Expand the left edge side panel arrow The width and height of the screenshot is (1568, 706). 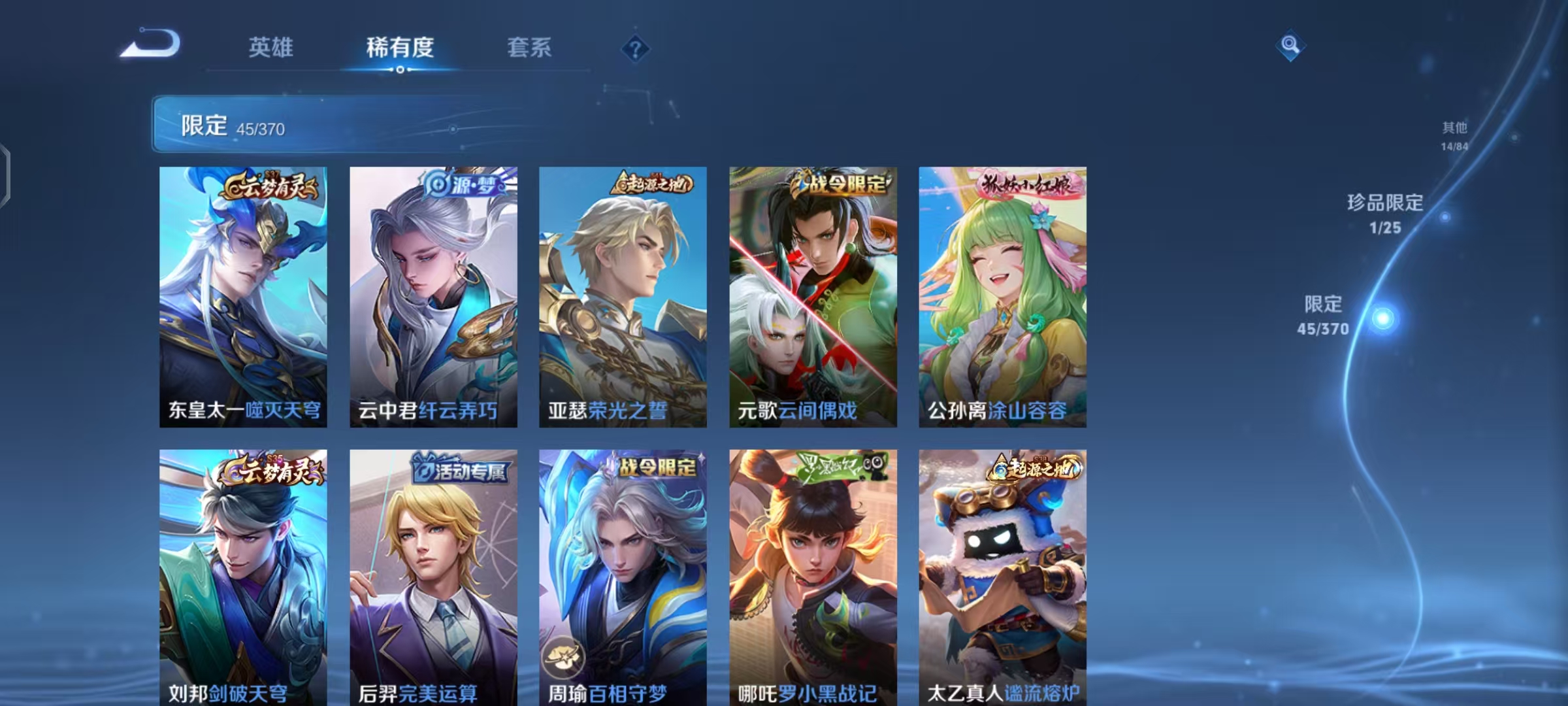[x=5, y=176]
